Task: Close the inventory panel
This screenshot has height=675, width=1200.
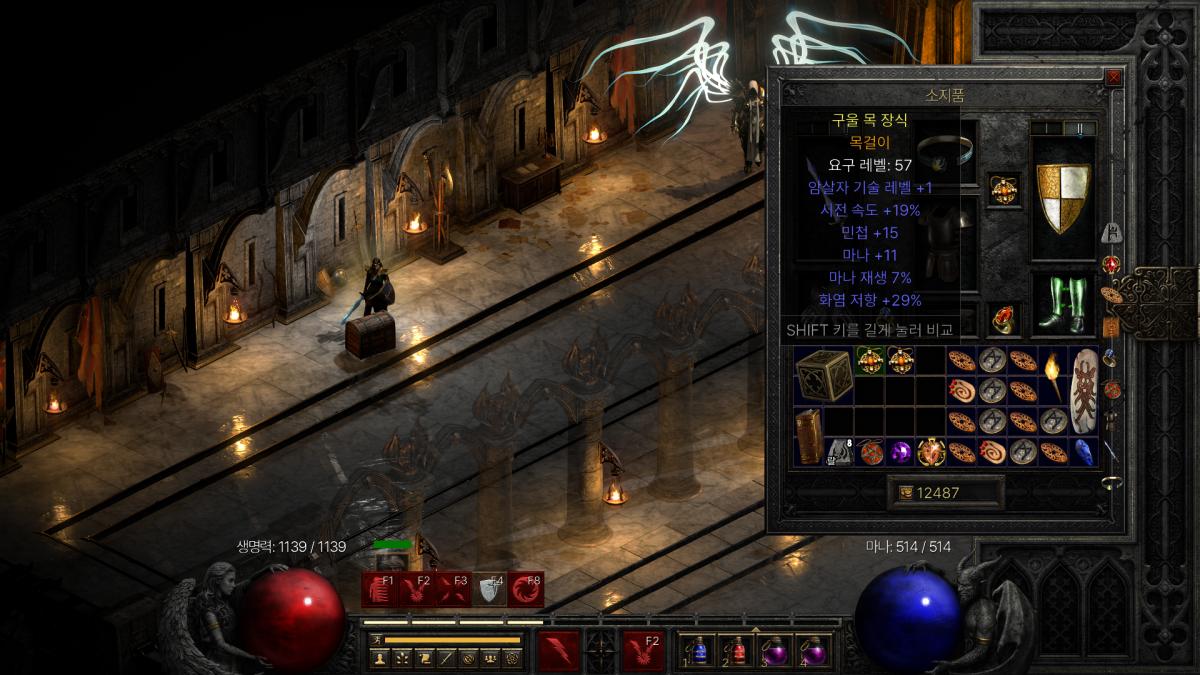Action: 1113,77
